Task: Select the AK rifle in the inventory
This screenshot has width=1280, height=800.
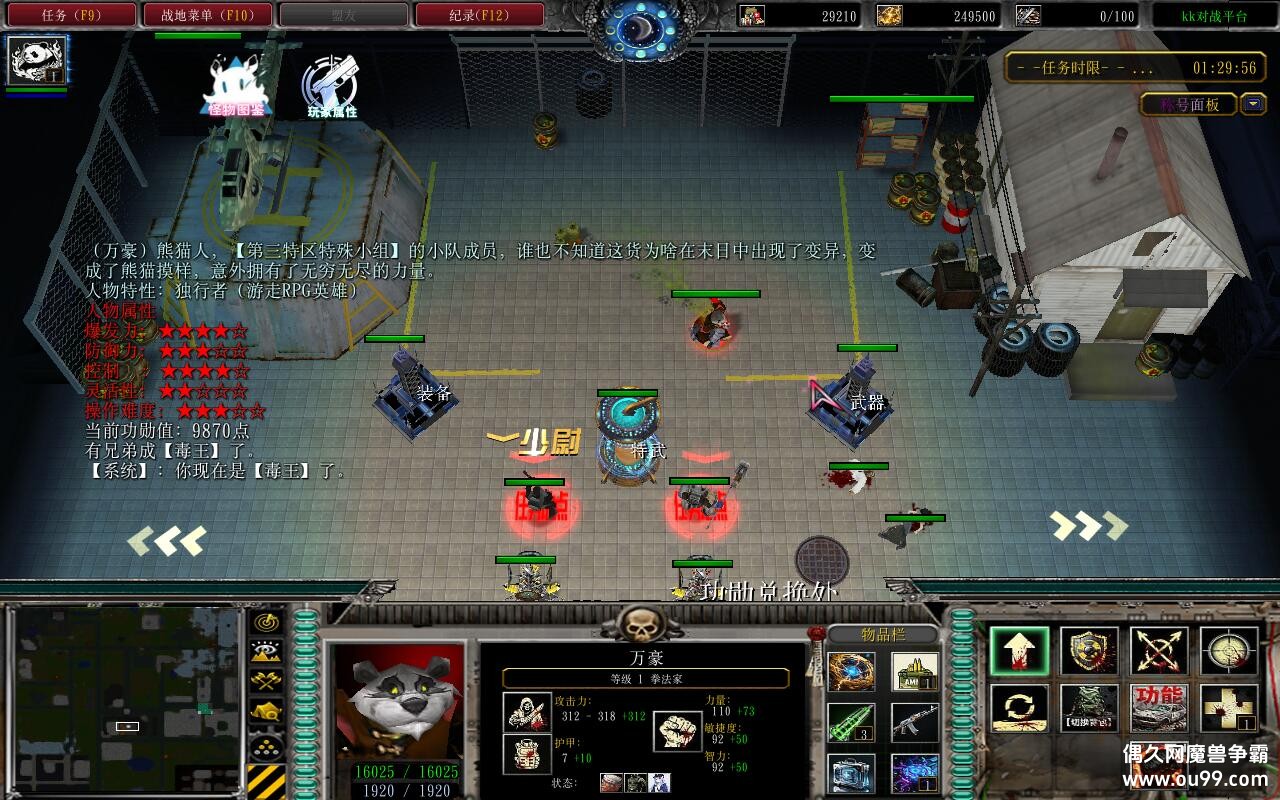Action: coord(914,722)
